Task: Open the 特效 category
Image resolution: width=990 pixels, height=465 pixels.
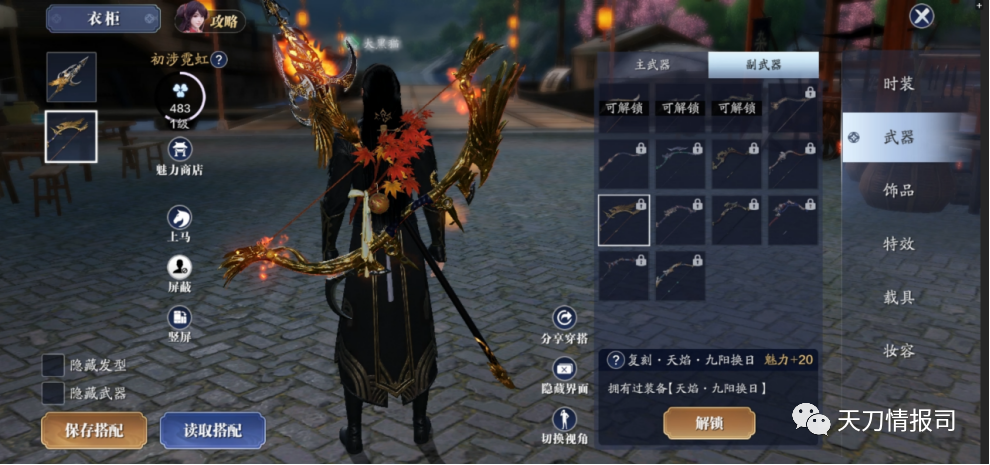Action: coord(898,244)
